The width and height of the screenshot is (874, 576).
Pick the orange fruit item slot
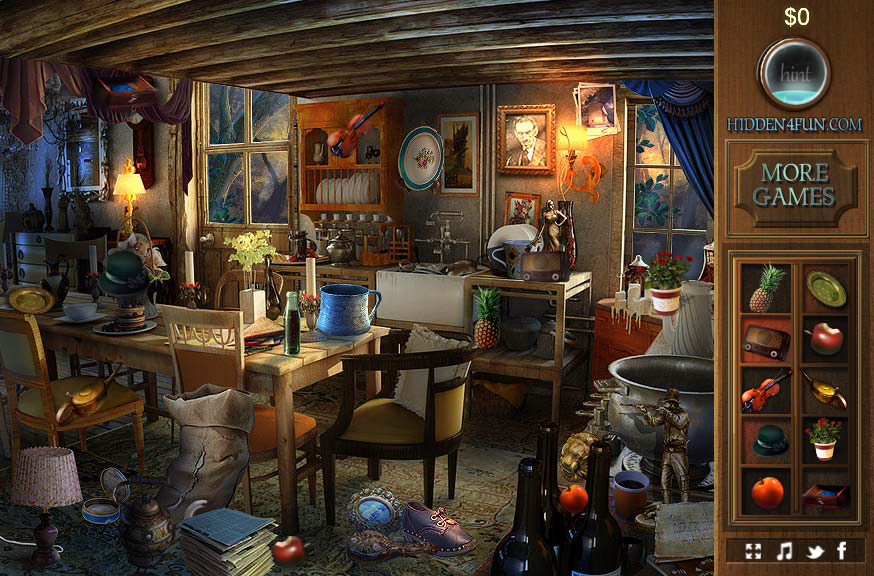pos(766,492)
